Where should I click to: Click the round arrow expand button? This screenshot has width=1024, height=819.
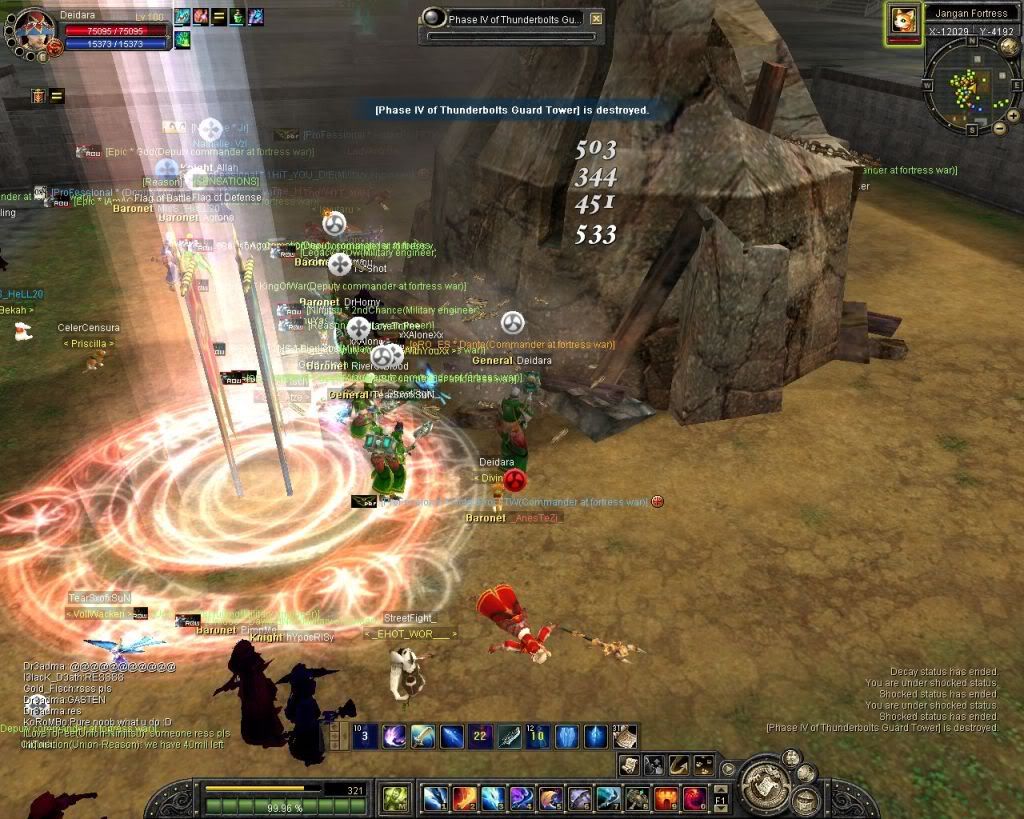point(729,769)
